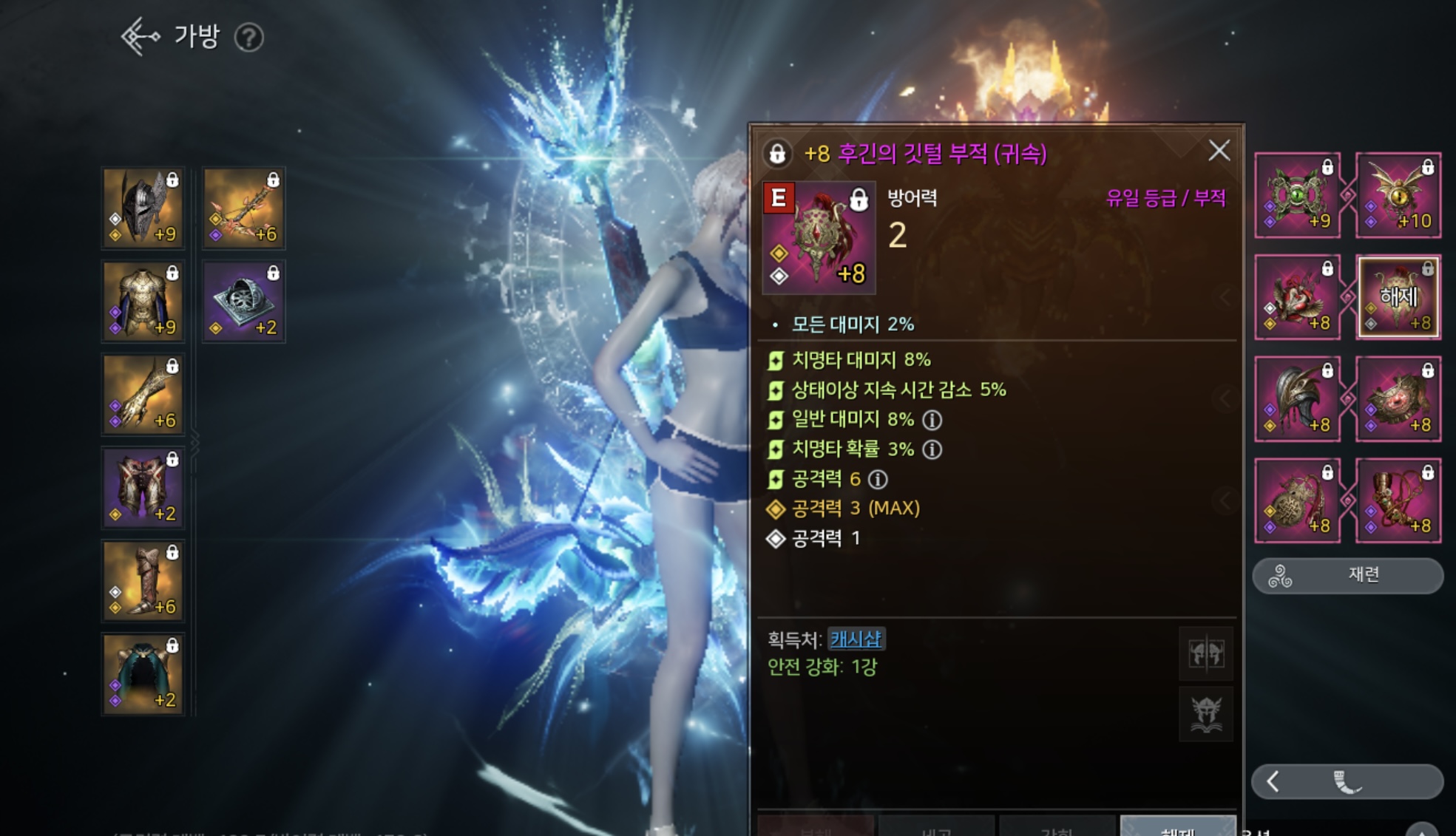Click the 재련 reforge button
Screen dimensions: 1456x836
pyautogui.click(x=1347, y=575)
